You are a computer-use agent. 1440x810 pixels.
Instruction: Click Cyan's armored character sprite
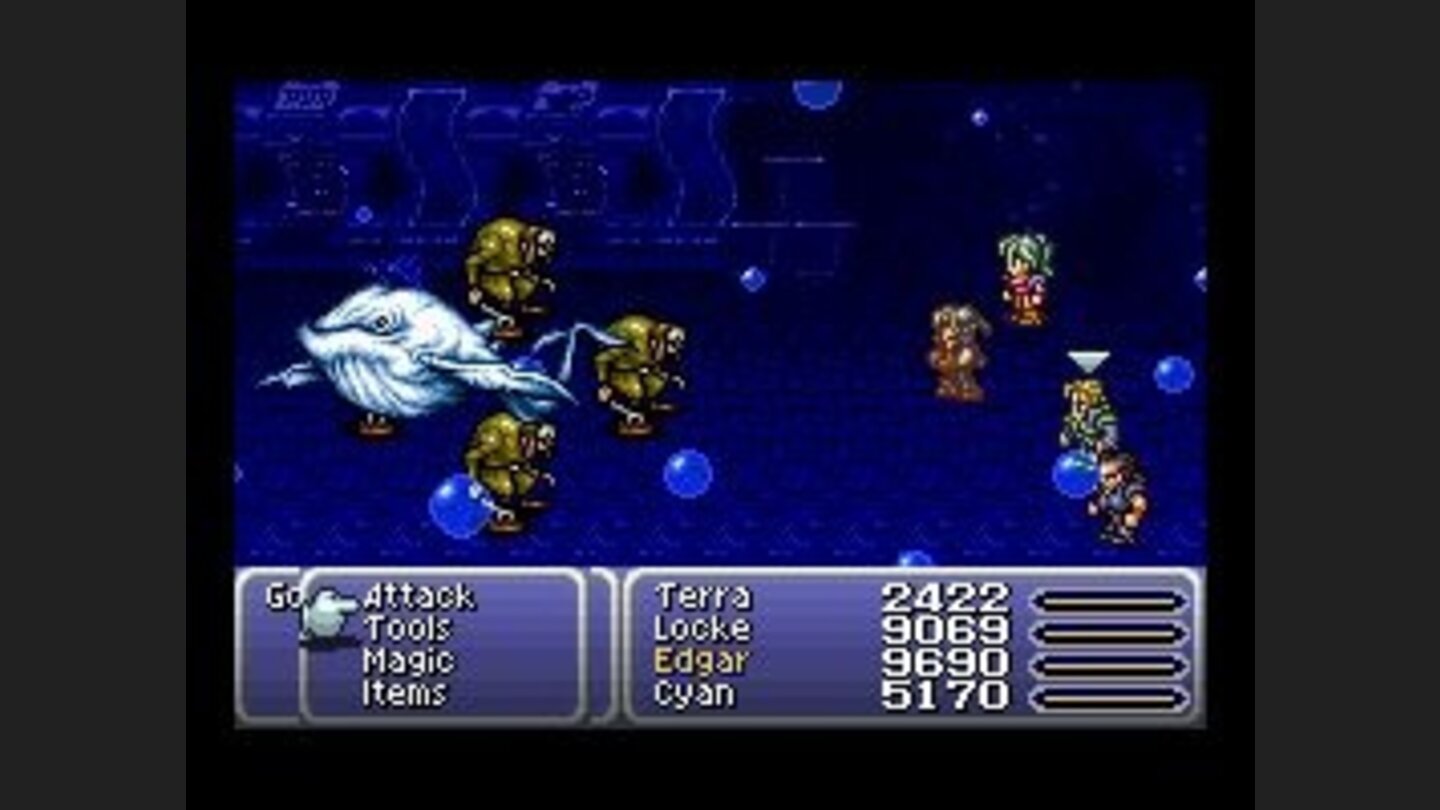click(x=1115, y=490)
